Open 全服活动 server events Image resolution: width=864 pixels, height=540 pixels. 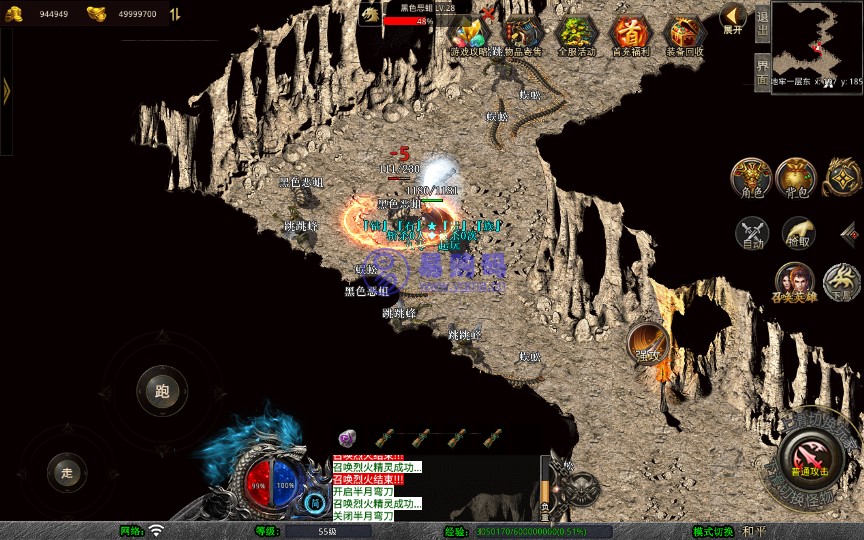575,34
